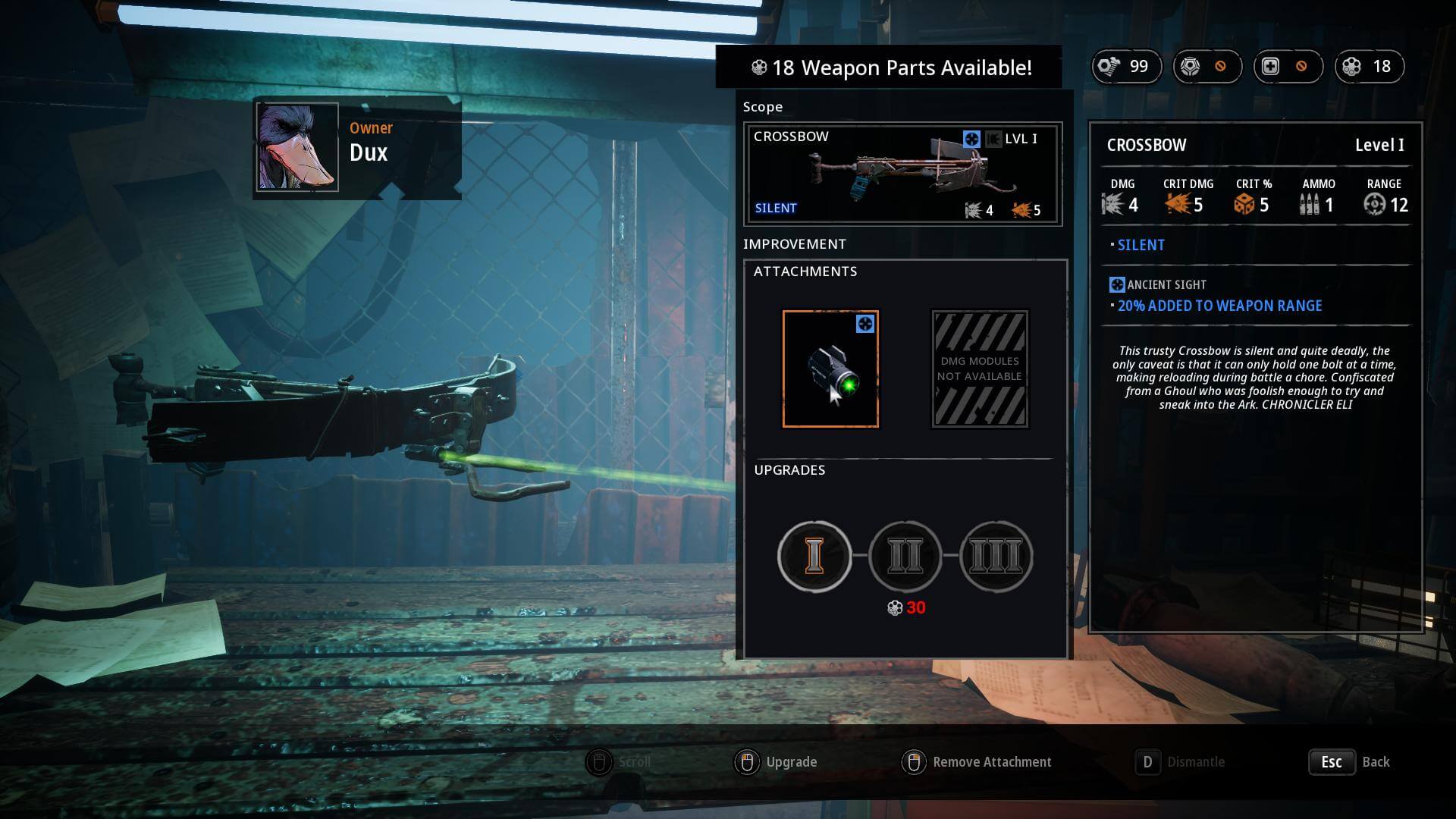1456x819 pixels.
Task: Select the Crossbow weapon card
Action: 902,174
